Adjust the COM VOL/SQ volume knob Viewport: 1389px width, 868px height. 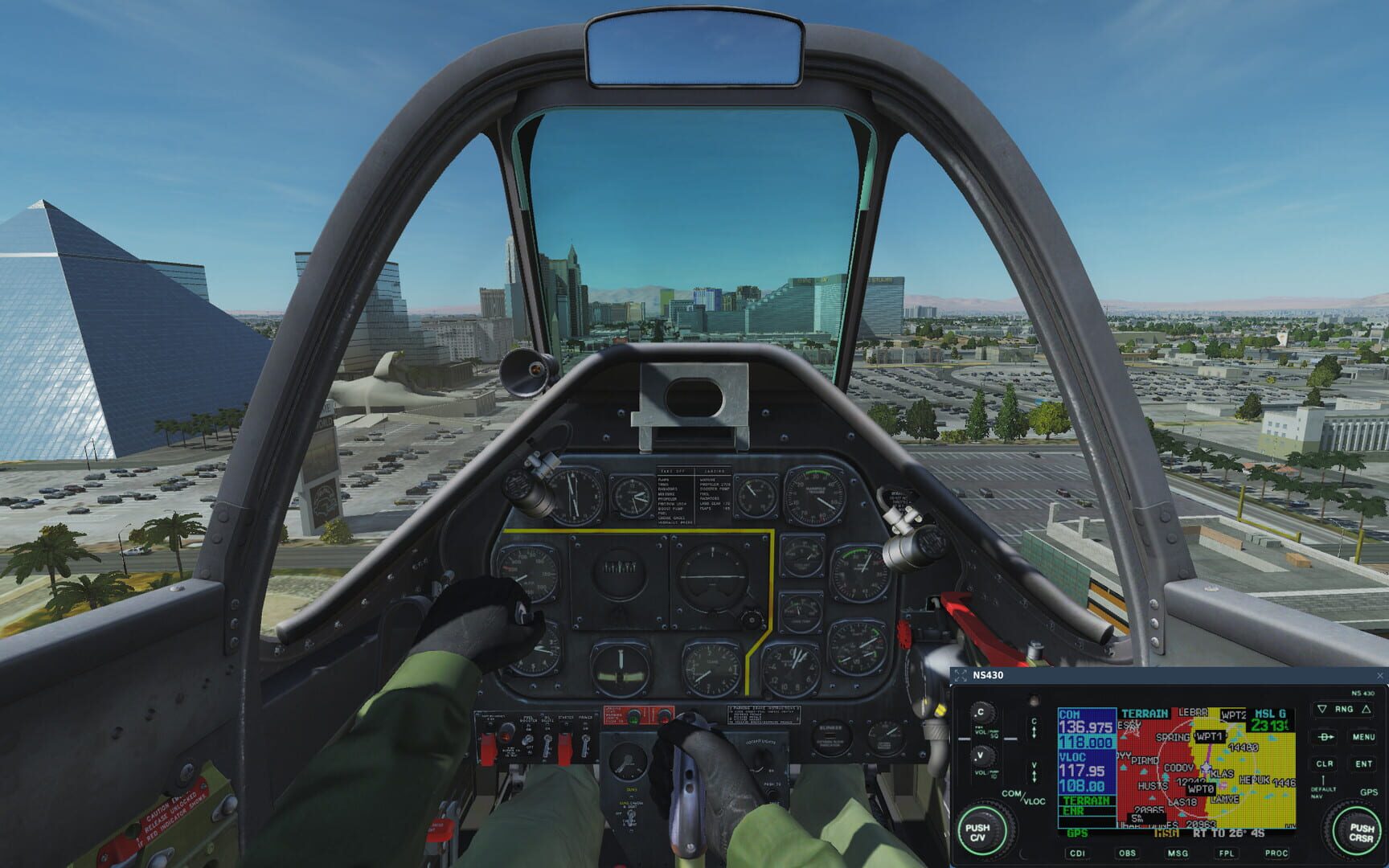tap(984, 714)
